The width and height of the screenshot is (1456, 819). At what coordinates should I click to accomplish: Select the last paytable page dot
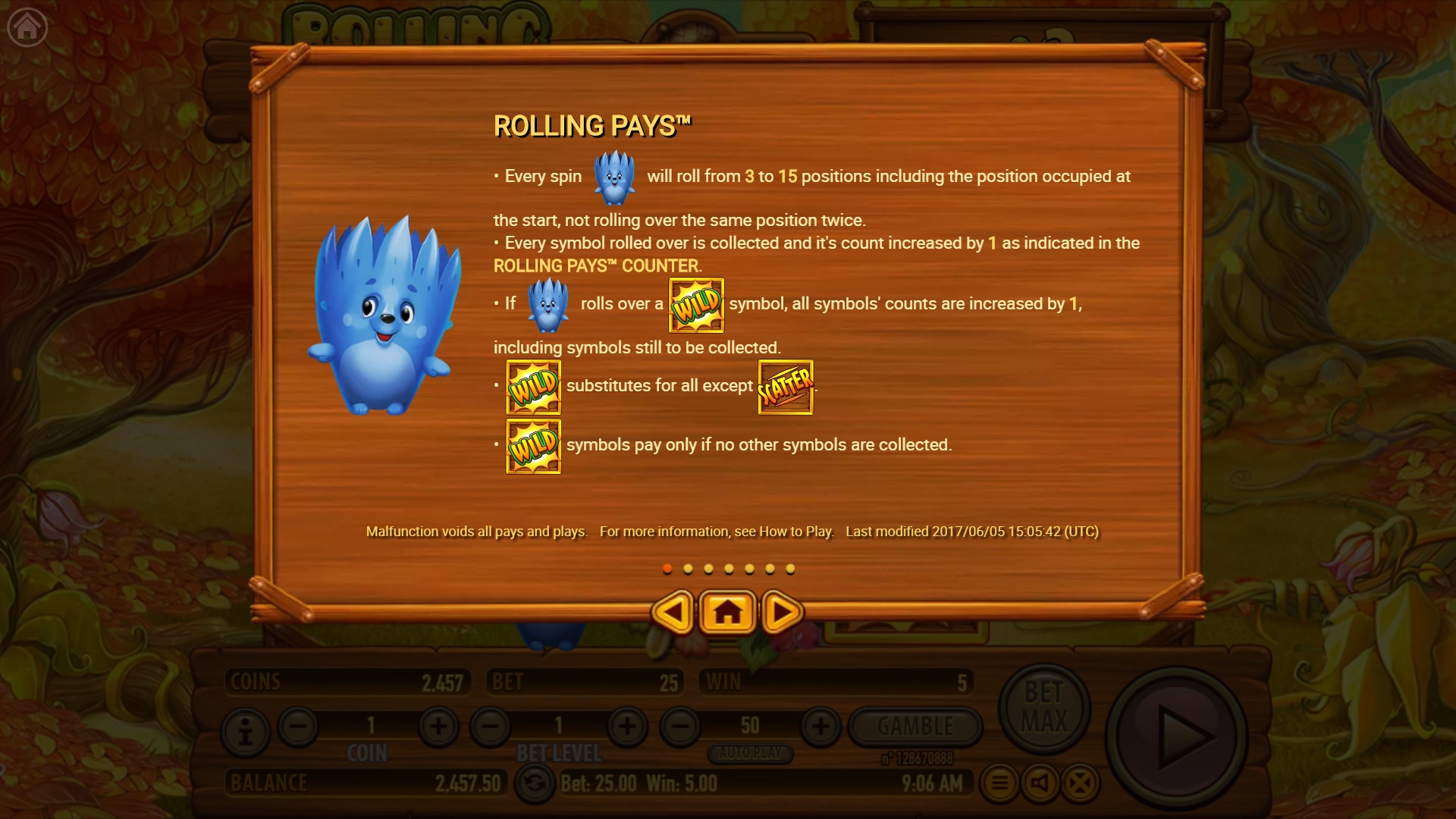click(x=790, y=569)
